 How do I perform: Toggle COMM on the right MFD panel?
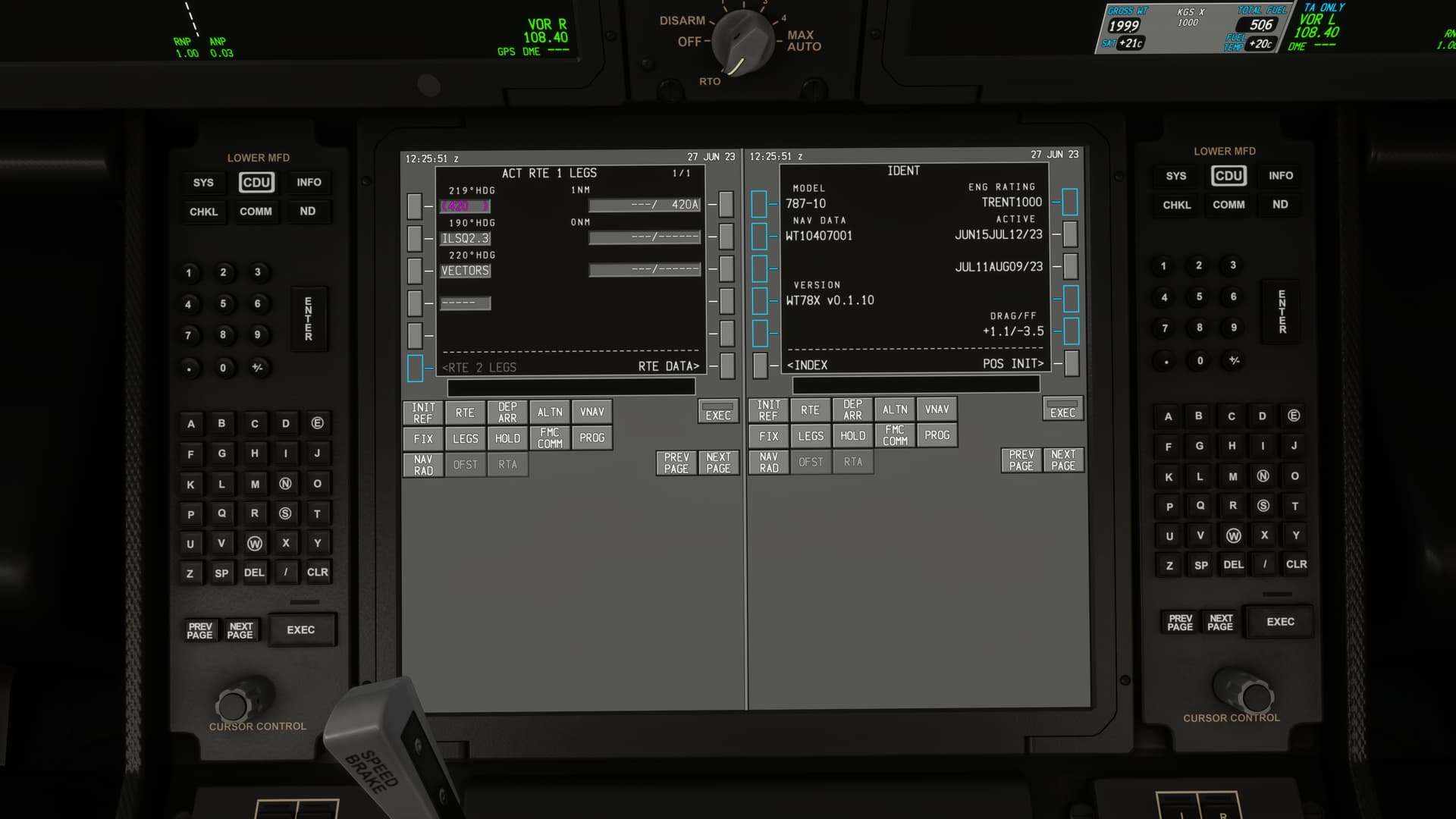pyautogui.click(x=1228, y=205)
